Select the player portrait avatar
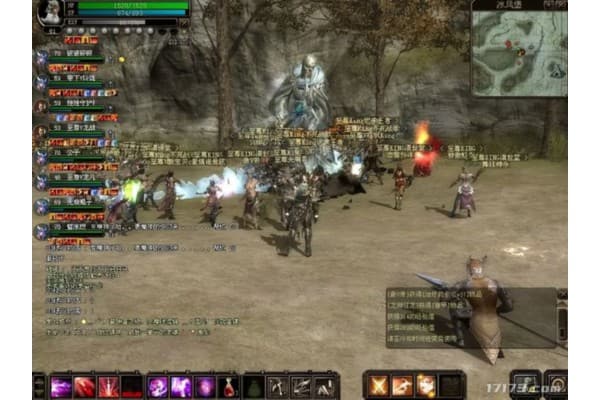This screenshot has height=400, width=600. click(47, 12)
